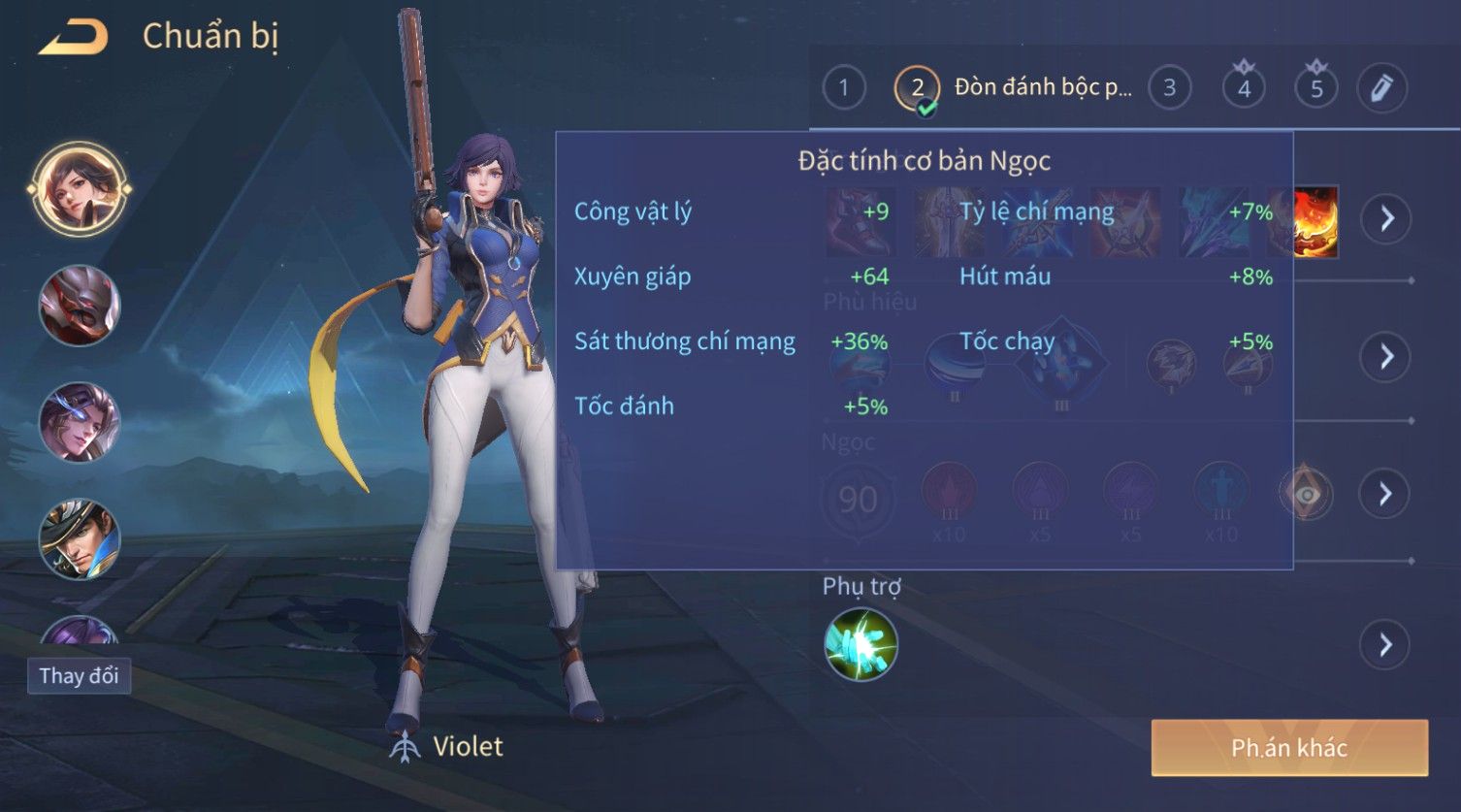This screenshot has width=1461, height=812.
Task: Pick the cowboy hat hero portrait
Action: point(79,538)
